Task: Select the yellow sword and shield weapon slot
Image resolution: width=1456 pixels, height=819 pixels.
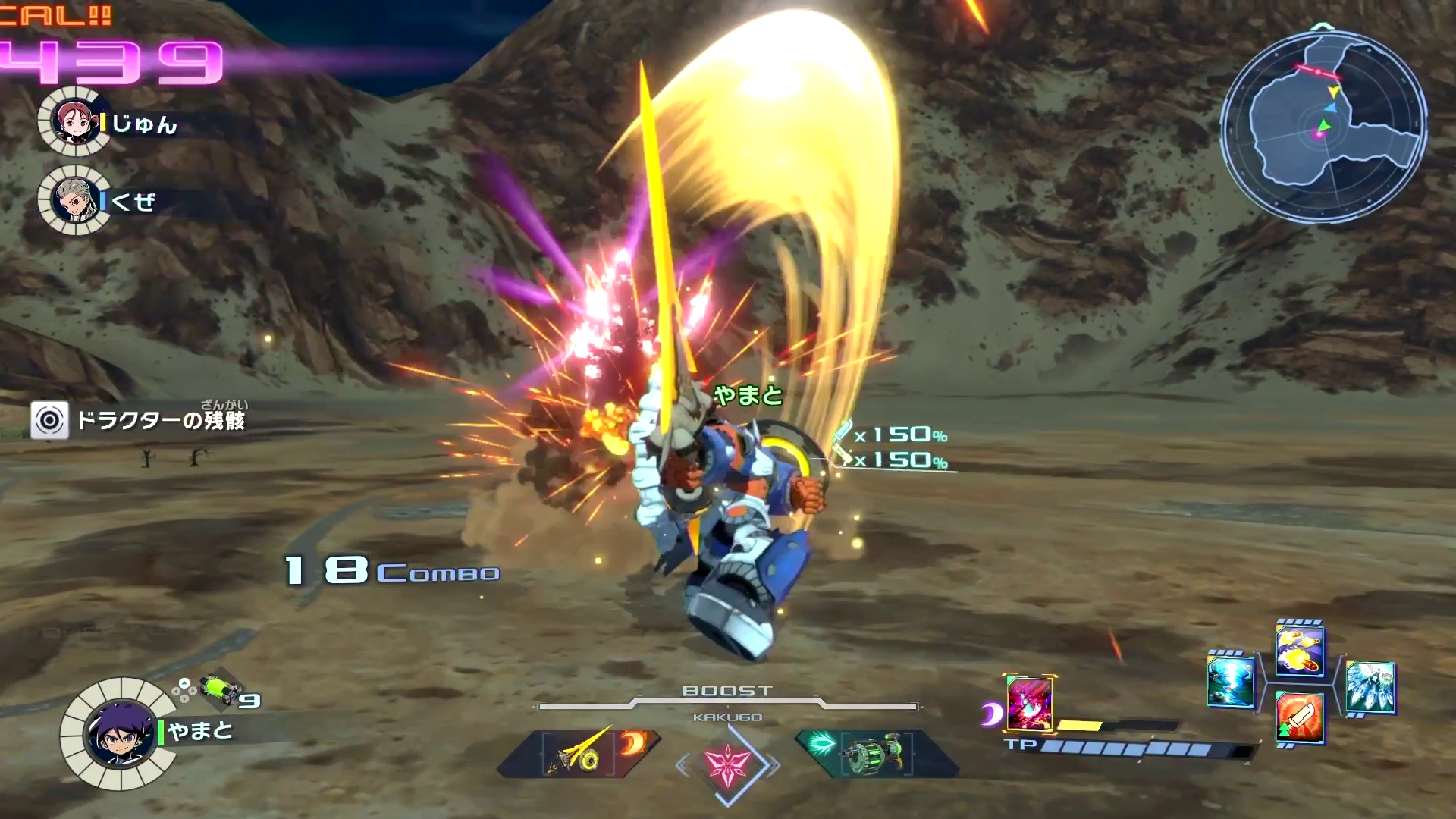Action: tap(578, 753)
